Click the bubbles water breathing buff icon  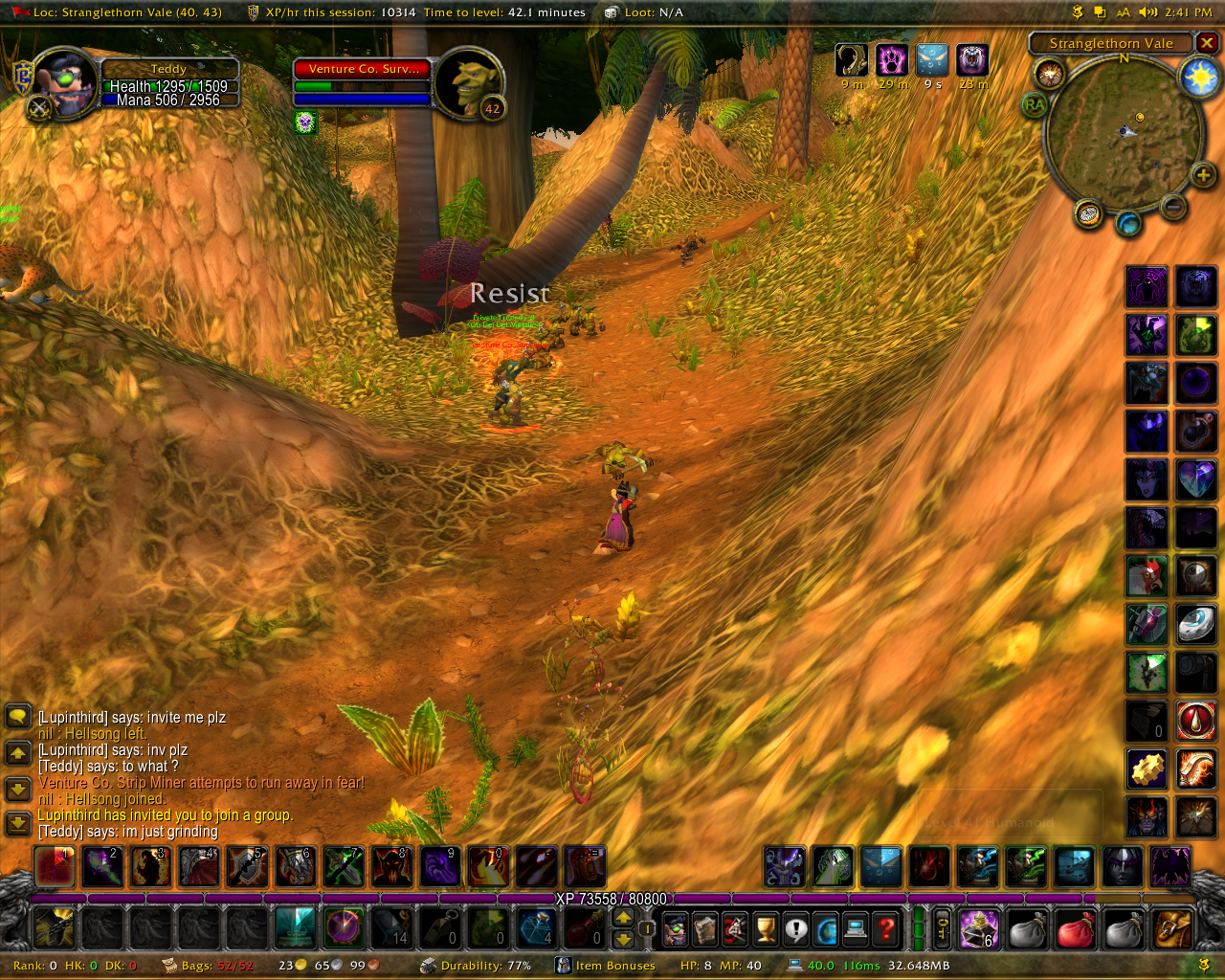[932, 60]
